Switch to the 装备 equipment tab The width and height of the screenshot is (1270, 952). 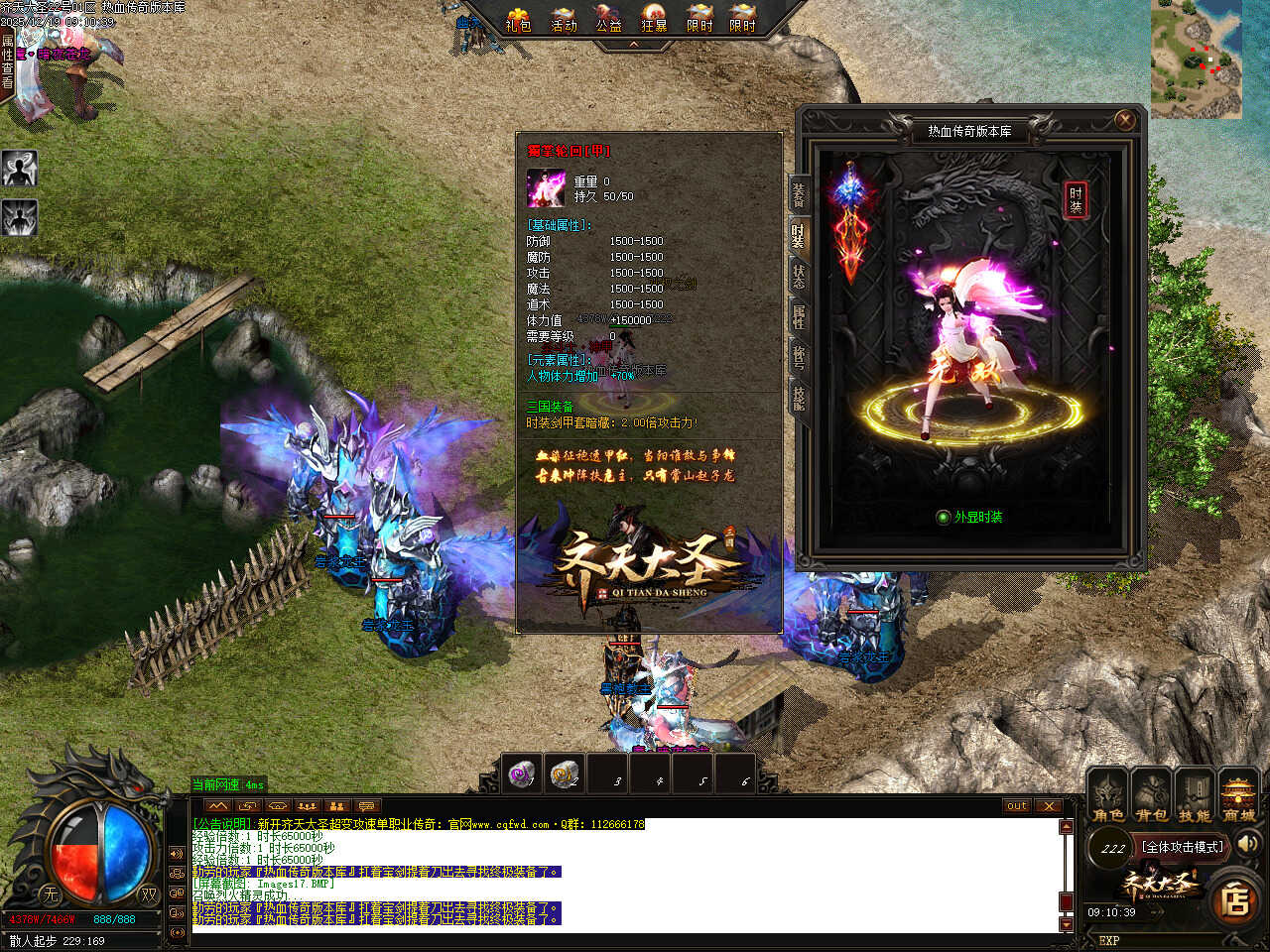pyautogui.click(x=798, y=194)
